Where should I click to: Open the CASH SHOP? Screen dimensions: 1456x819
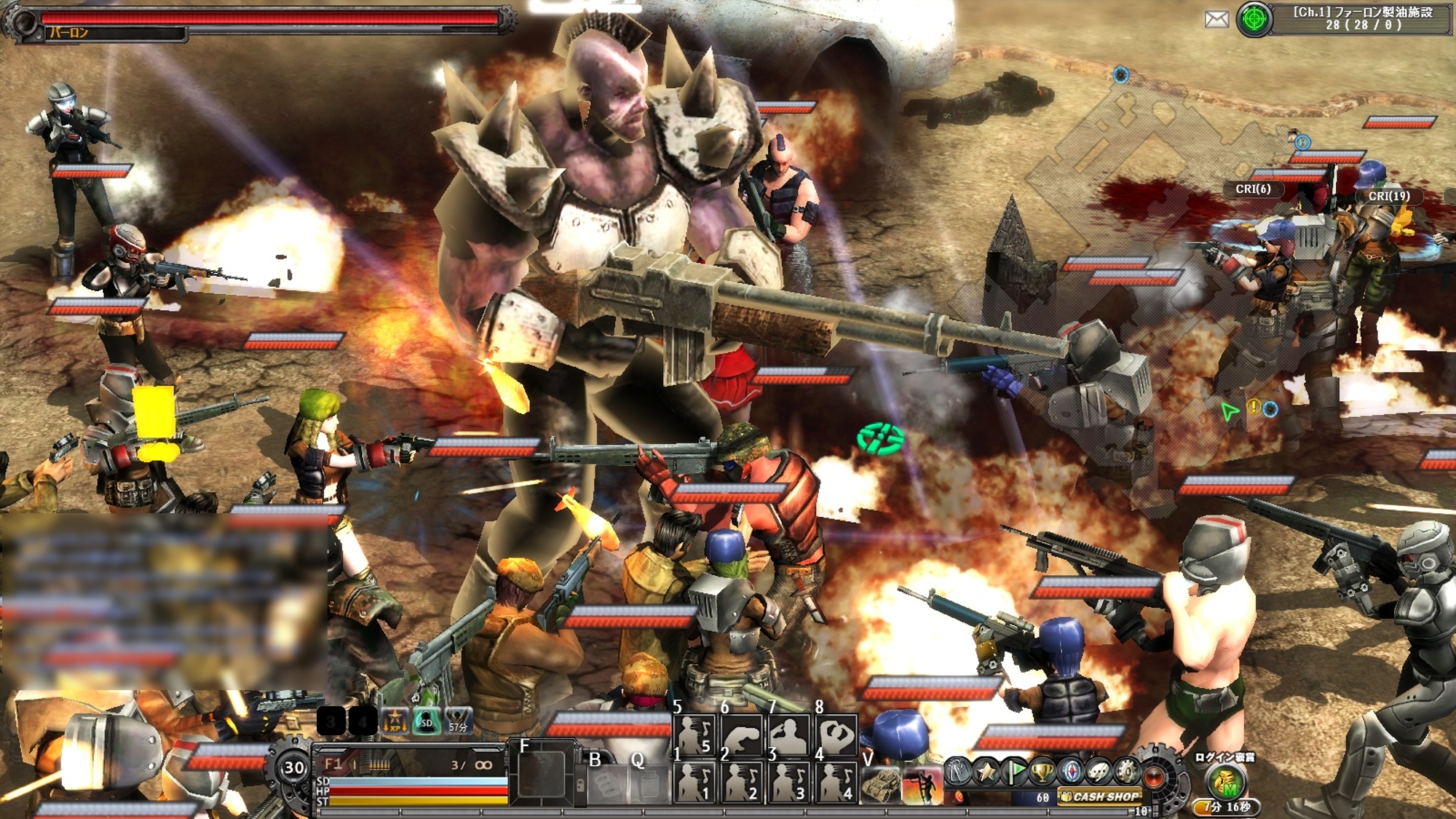click(x=1099, y=796)
